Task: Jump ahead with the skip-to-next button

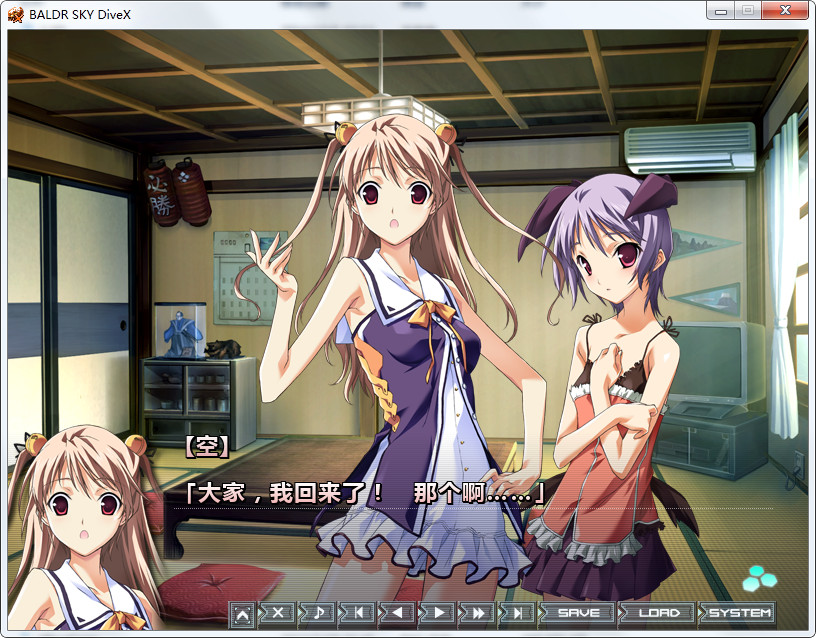Action: pyautogui.click(x=518, y=613)
